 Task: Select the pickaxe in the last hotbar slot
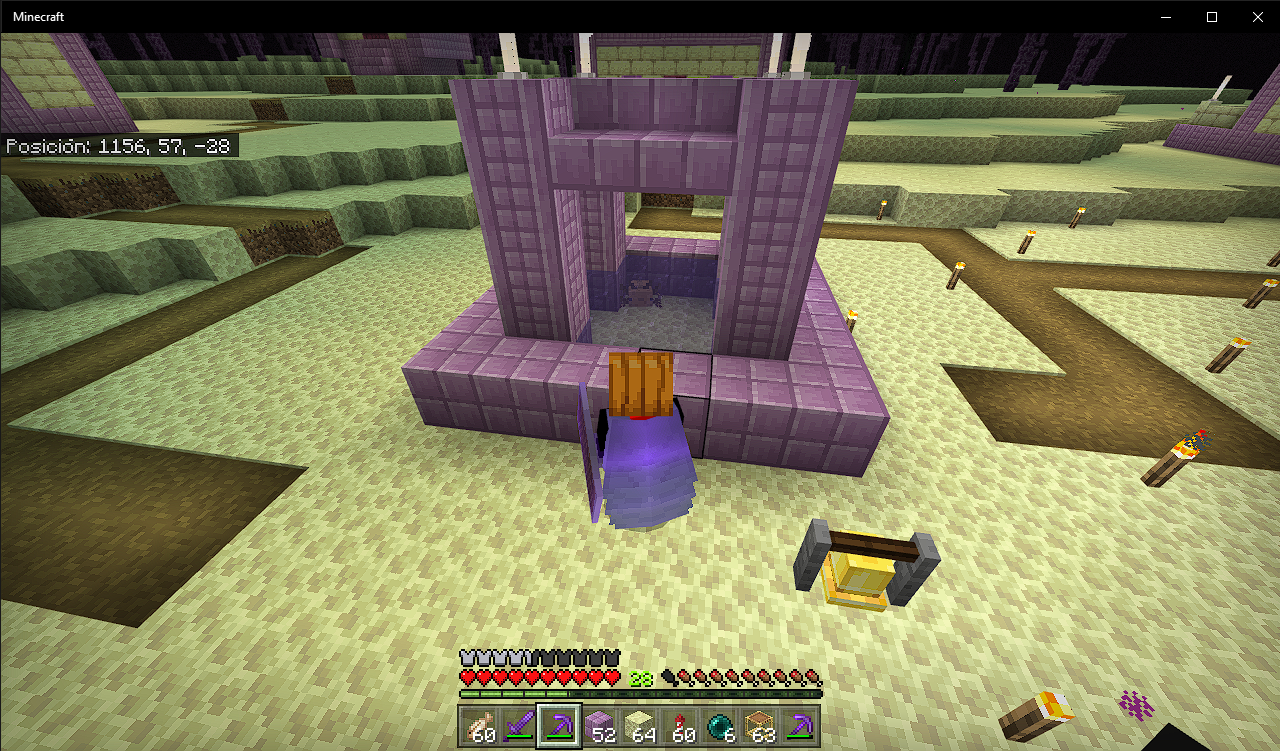coord(800,726)
